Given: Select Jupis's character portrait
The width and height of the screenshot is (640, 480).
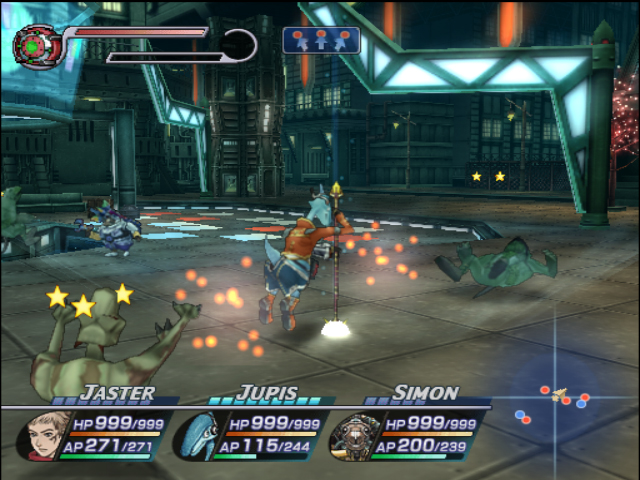Looking at the screenshot, I should coord(199,435).
